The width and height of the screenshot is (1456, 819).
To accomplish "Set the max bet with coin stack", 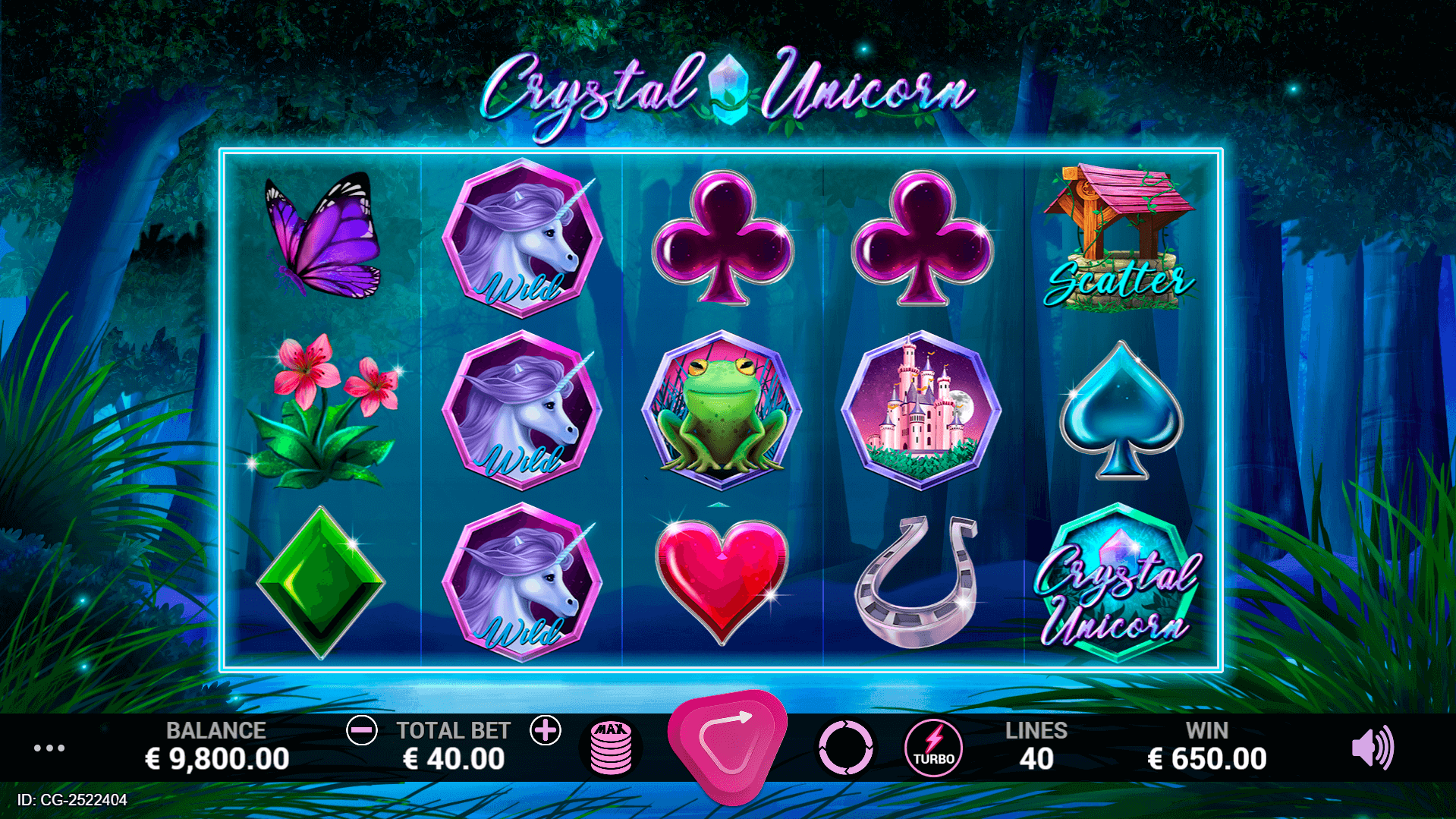I will pyautogui.click(x=611, y=748).
